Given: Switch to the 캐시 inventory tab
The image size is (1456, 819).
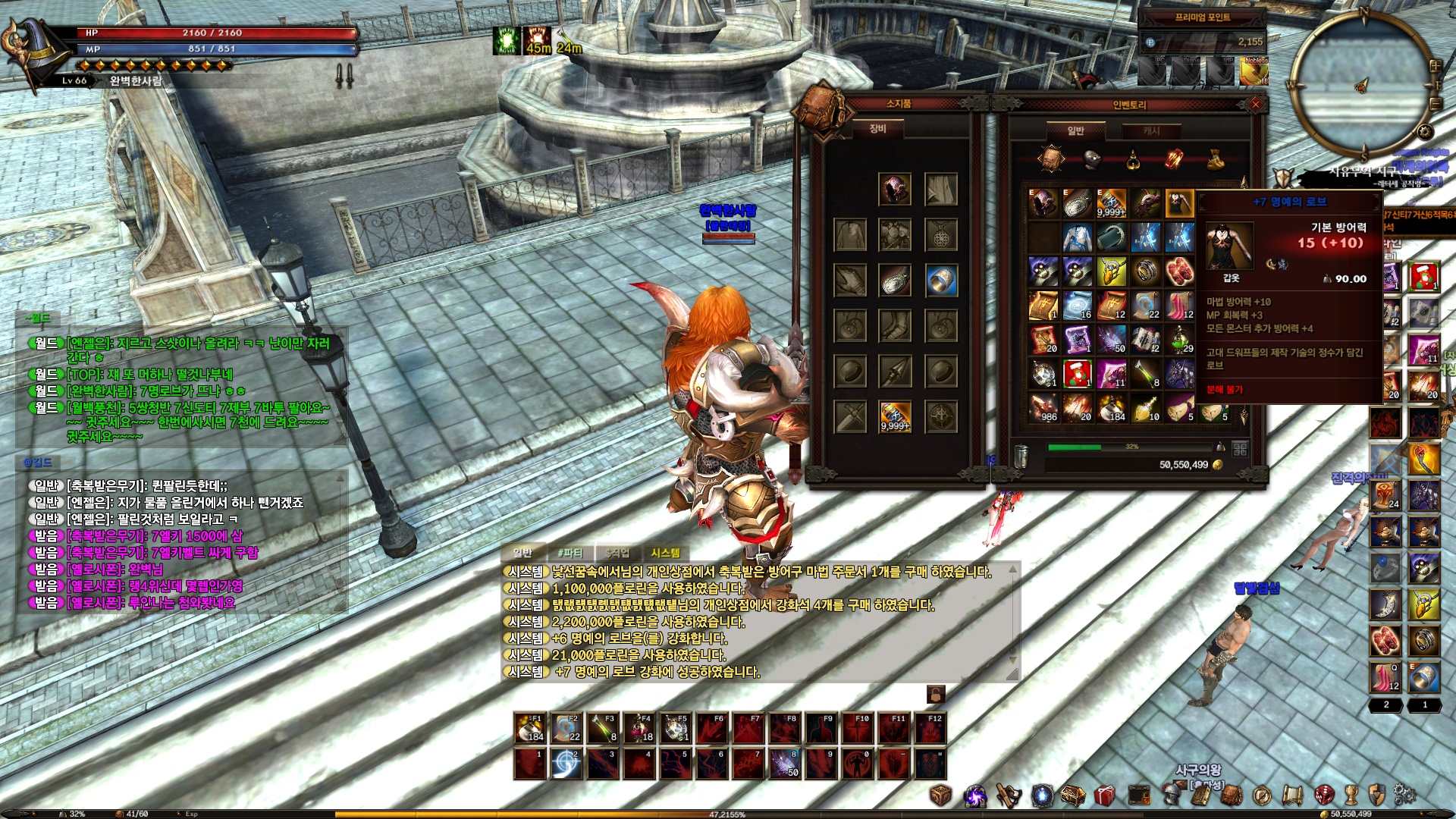Looking at the screenshot, I should click(1151, 131).
